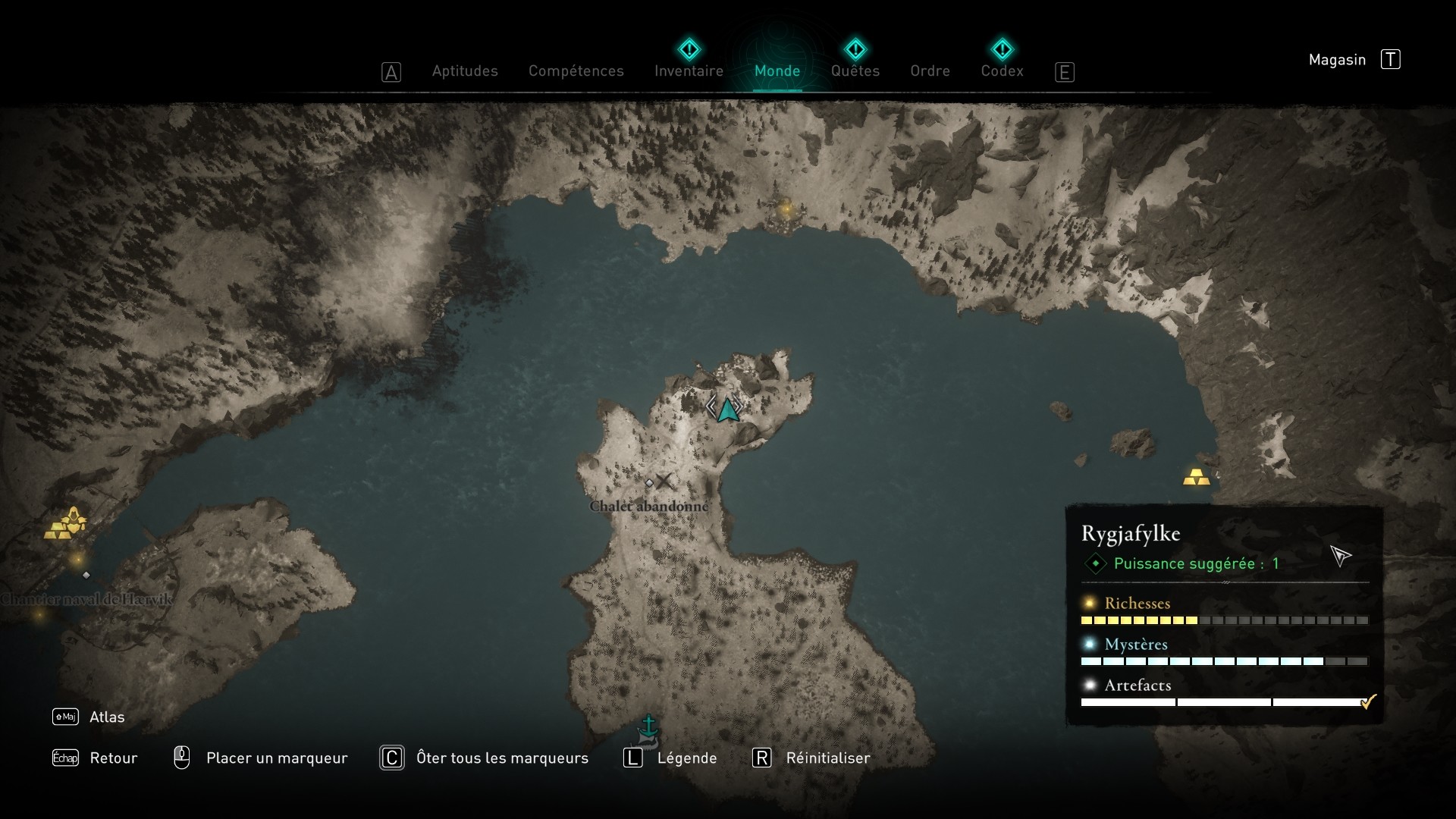Switch to the Monde tab

tap(777, 71)
